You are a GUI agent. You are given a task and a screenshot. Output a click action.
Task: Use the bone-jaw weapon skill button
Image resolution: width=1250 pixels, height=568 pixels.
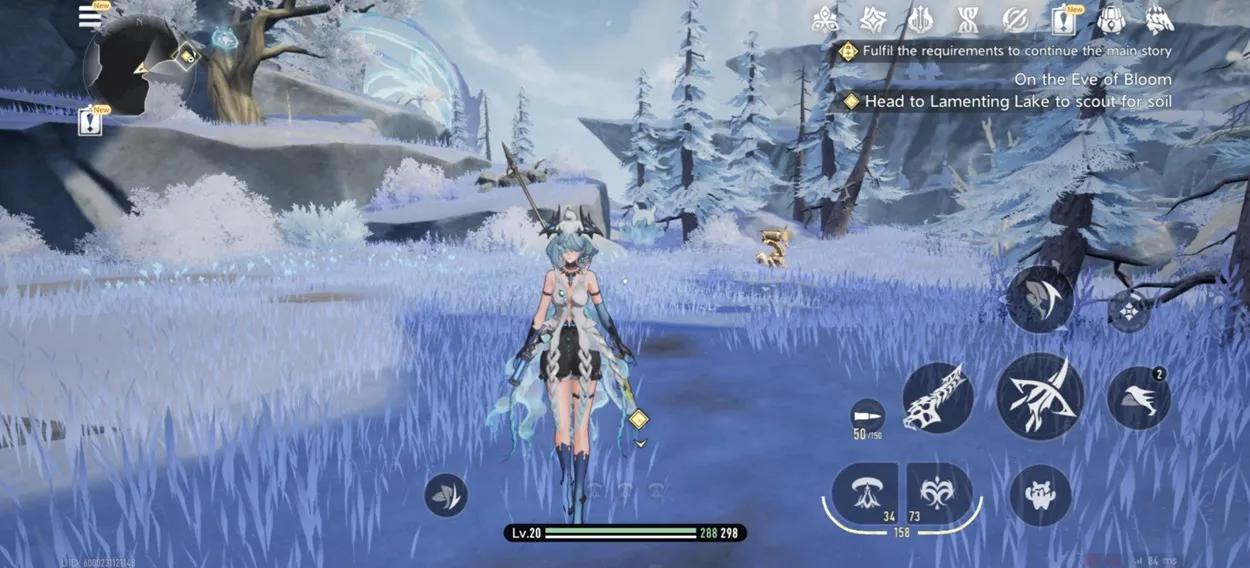pos(937,398)
